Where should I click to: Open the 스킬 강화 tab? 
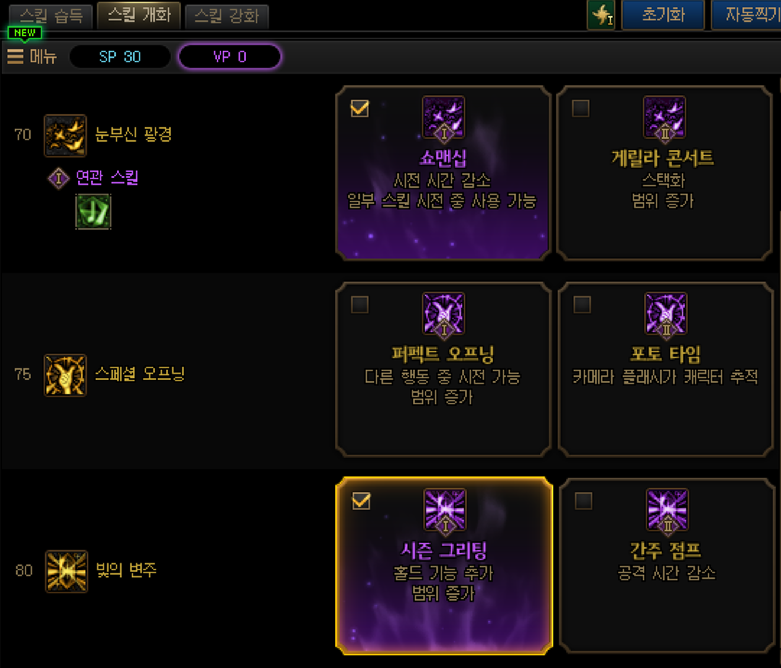coord(226,15)
